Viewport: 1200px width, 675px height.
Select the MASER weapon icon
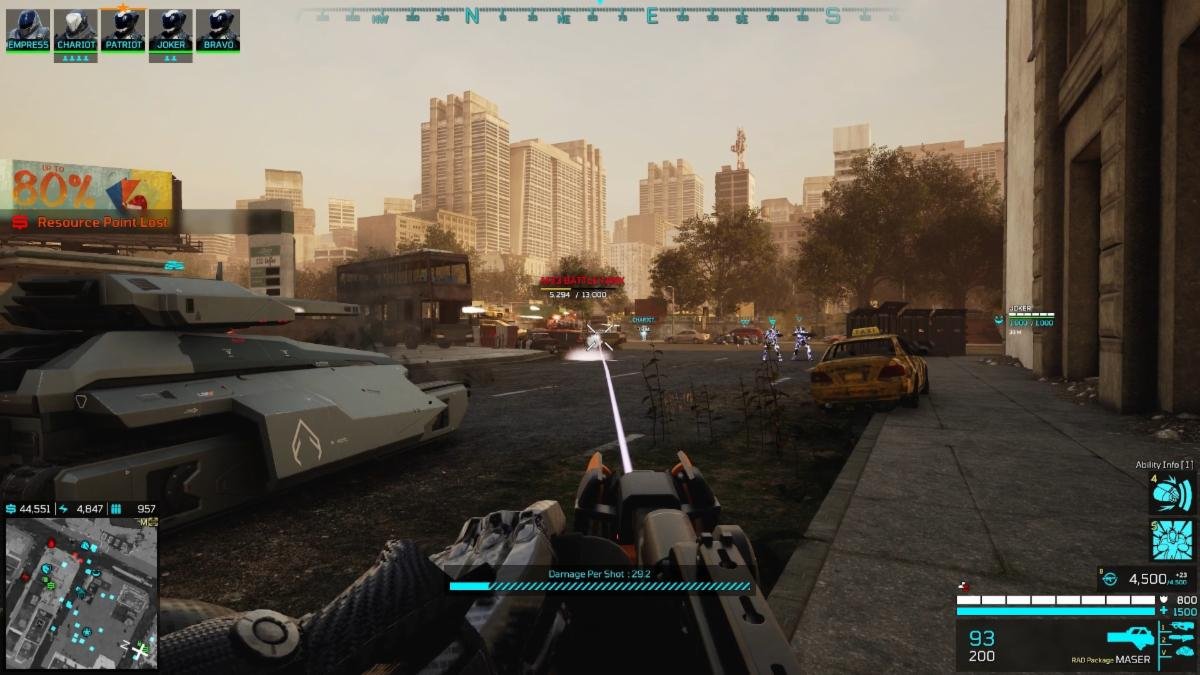click(1130, 637)
